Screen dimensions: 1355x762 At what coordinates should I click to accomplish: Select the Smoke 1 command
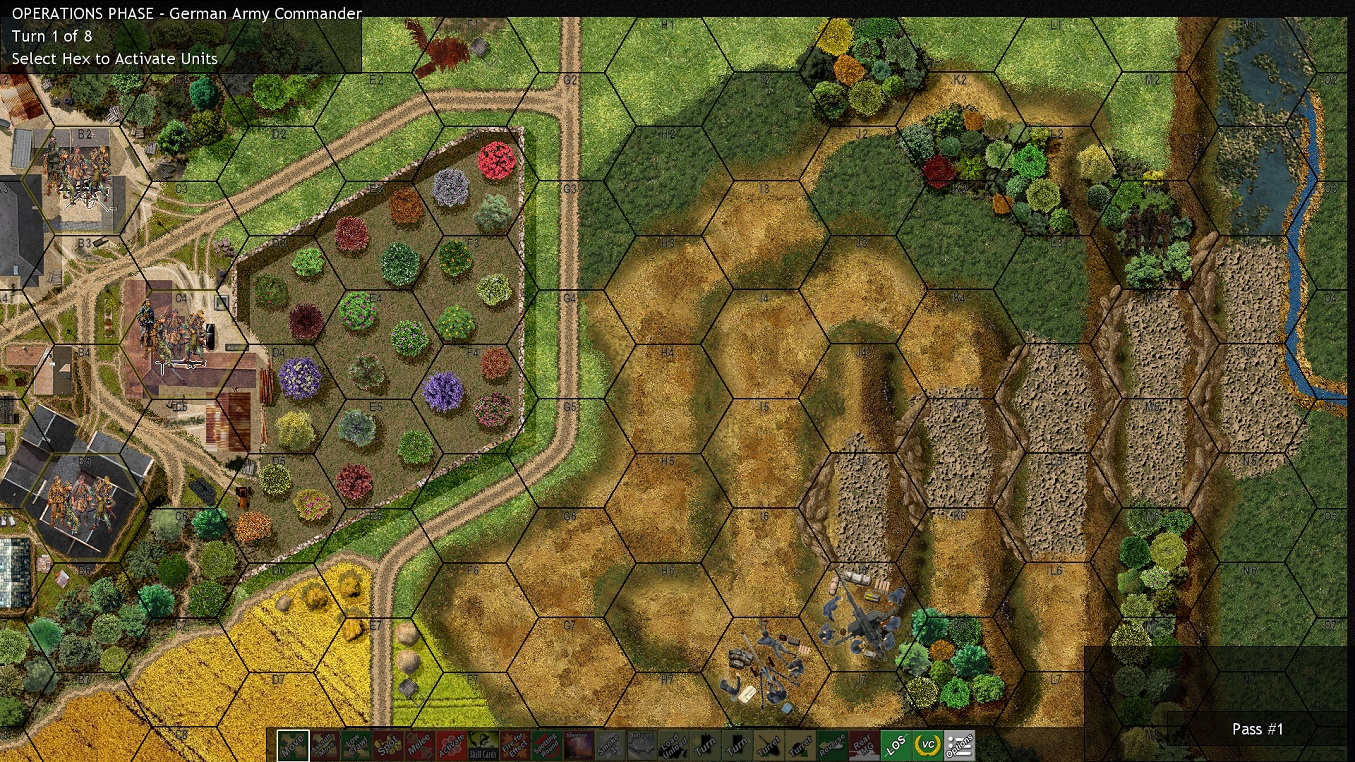click(x=610, y=745)
